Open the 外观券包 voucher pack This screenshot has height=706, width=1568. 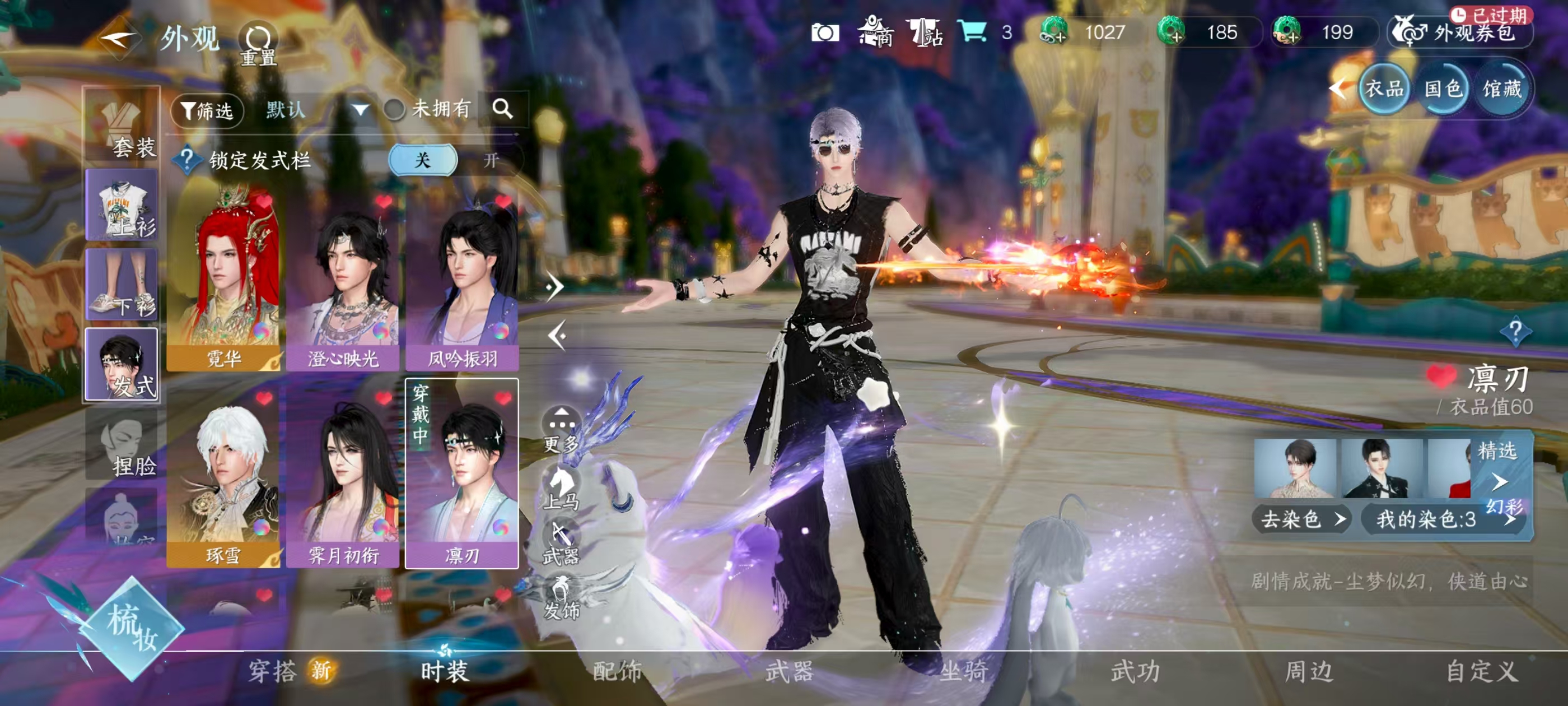tap(1461, 32)
